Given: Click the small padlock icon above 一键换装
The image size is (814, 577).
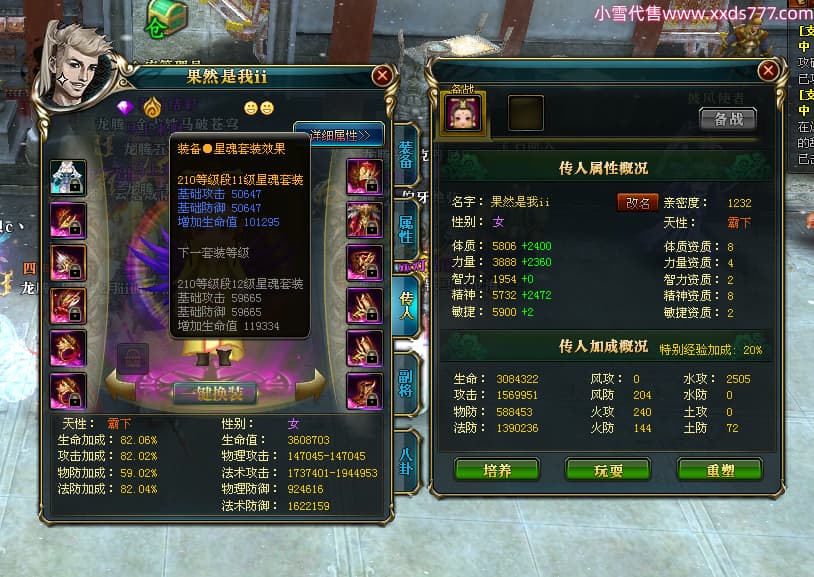Looking at the screenshot, I should point(133,357).
